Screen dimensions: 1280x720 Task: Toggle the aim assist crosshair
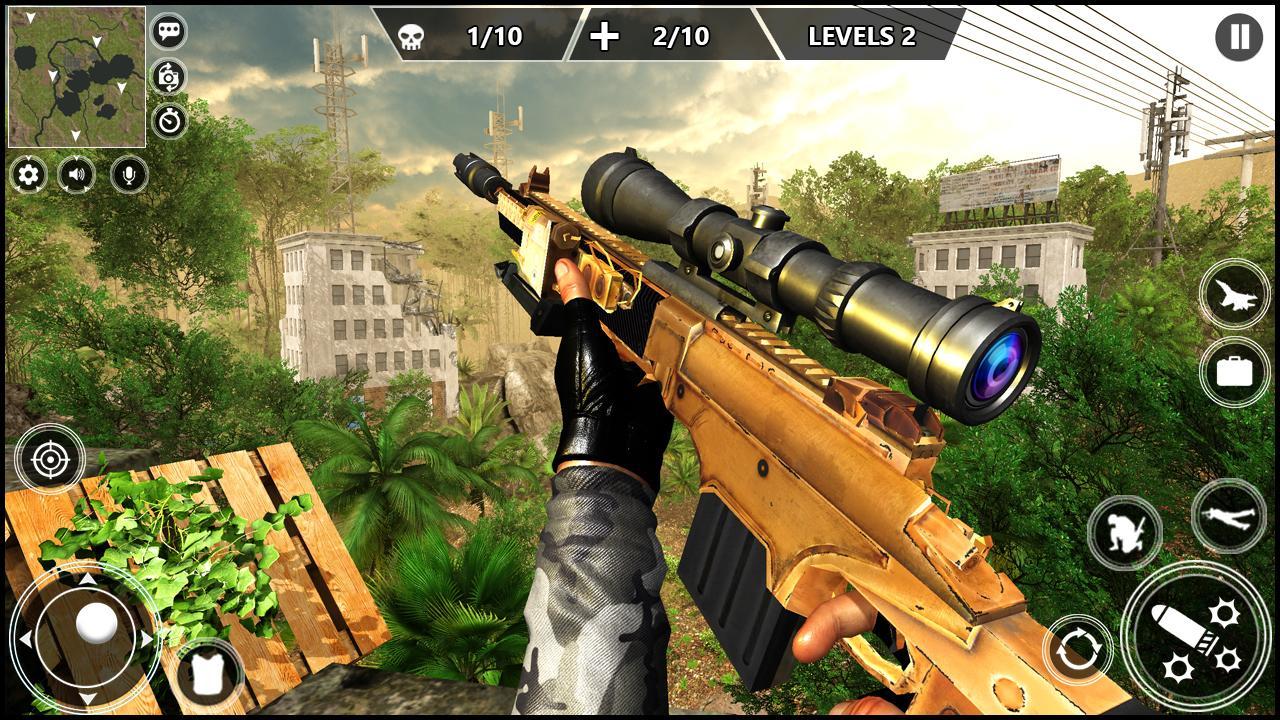click(x=48, y=460)
